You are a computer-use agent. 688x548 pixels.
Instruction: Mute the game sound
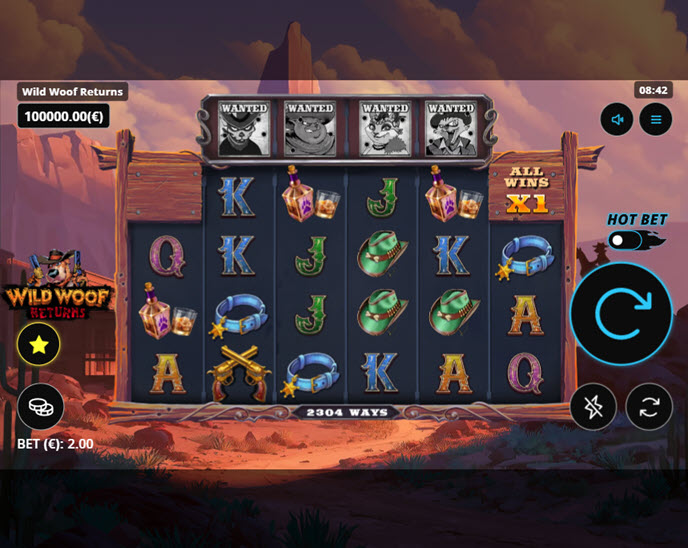tap(617, 120)
